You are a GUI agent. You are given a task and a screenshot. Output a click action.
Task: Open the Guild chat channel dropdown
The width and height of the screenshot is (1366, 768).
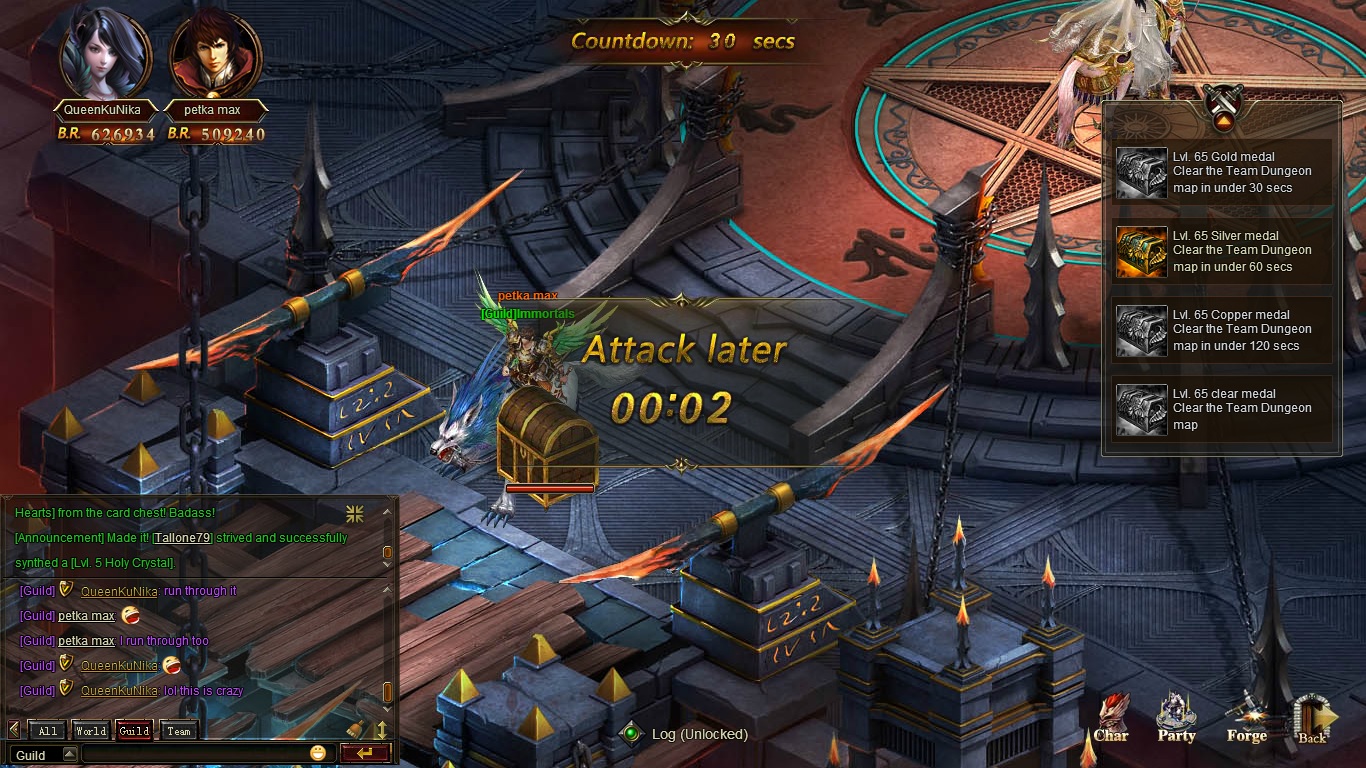tap(69, 755)
